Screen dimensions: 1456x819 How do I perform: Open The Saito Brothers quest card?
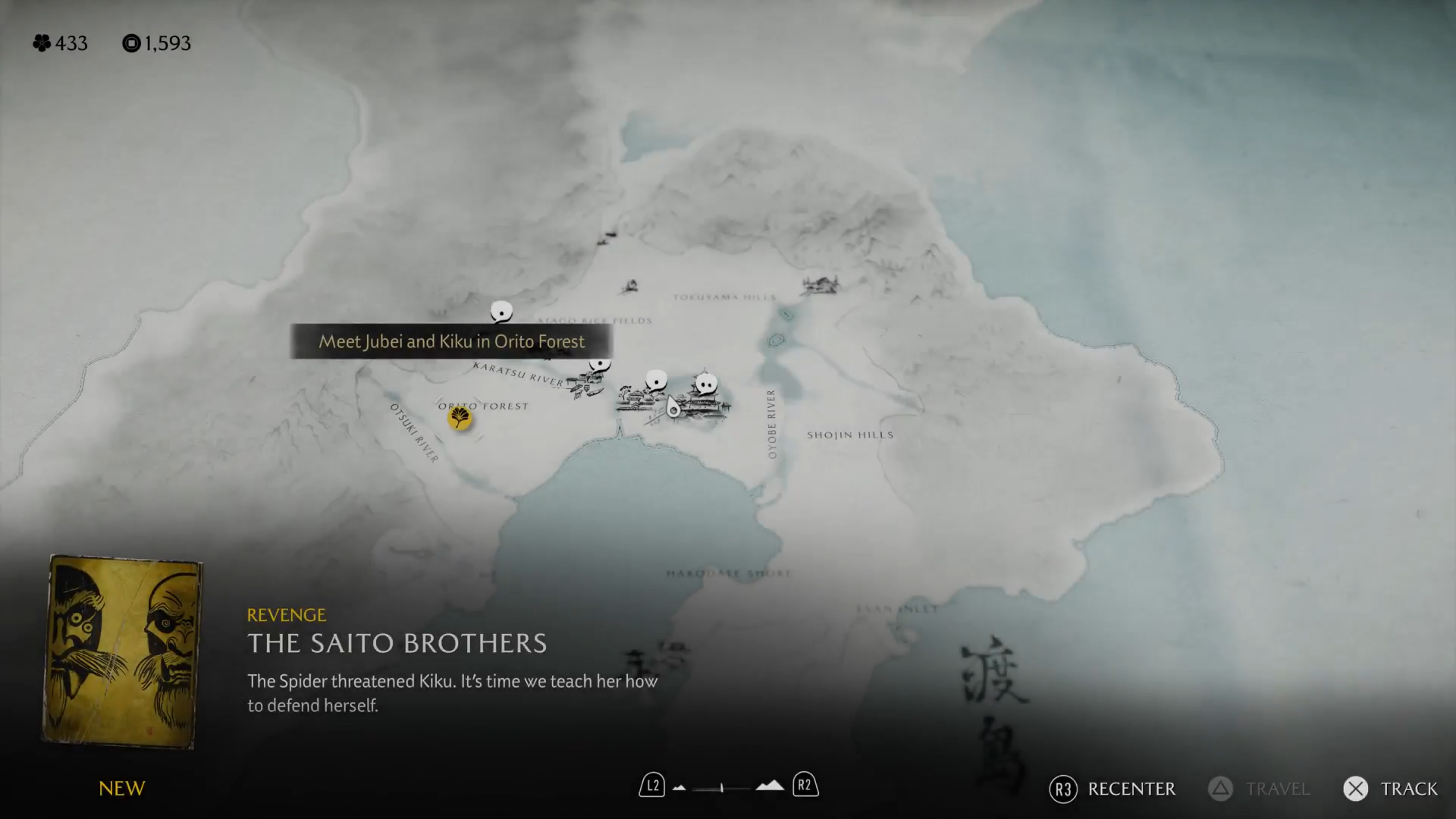coord(122,652)
